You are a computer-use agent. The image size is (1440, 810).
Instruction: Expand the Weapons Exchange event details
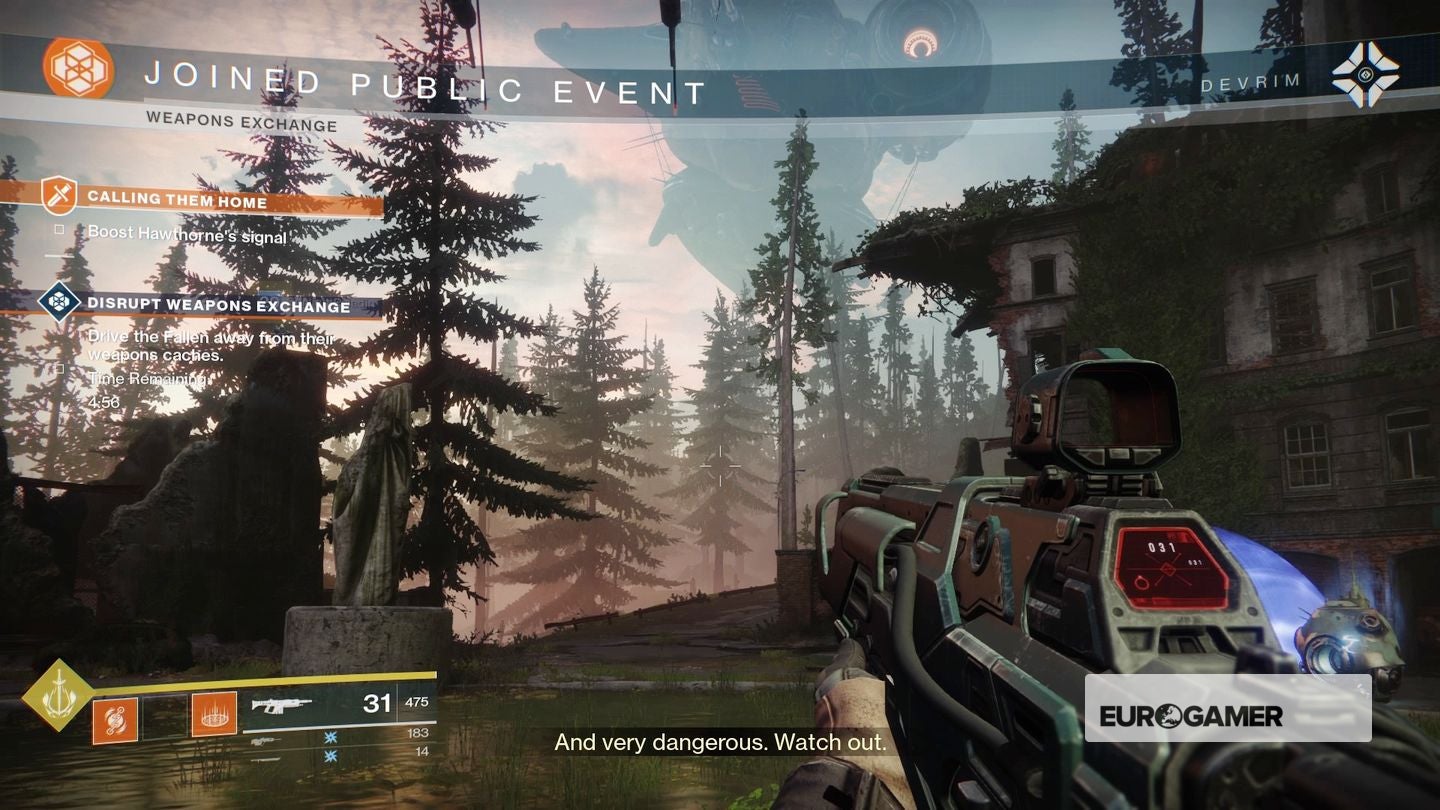244,125
